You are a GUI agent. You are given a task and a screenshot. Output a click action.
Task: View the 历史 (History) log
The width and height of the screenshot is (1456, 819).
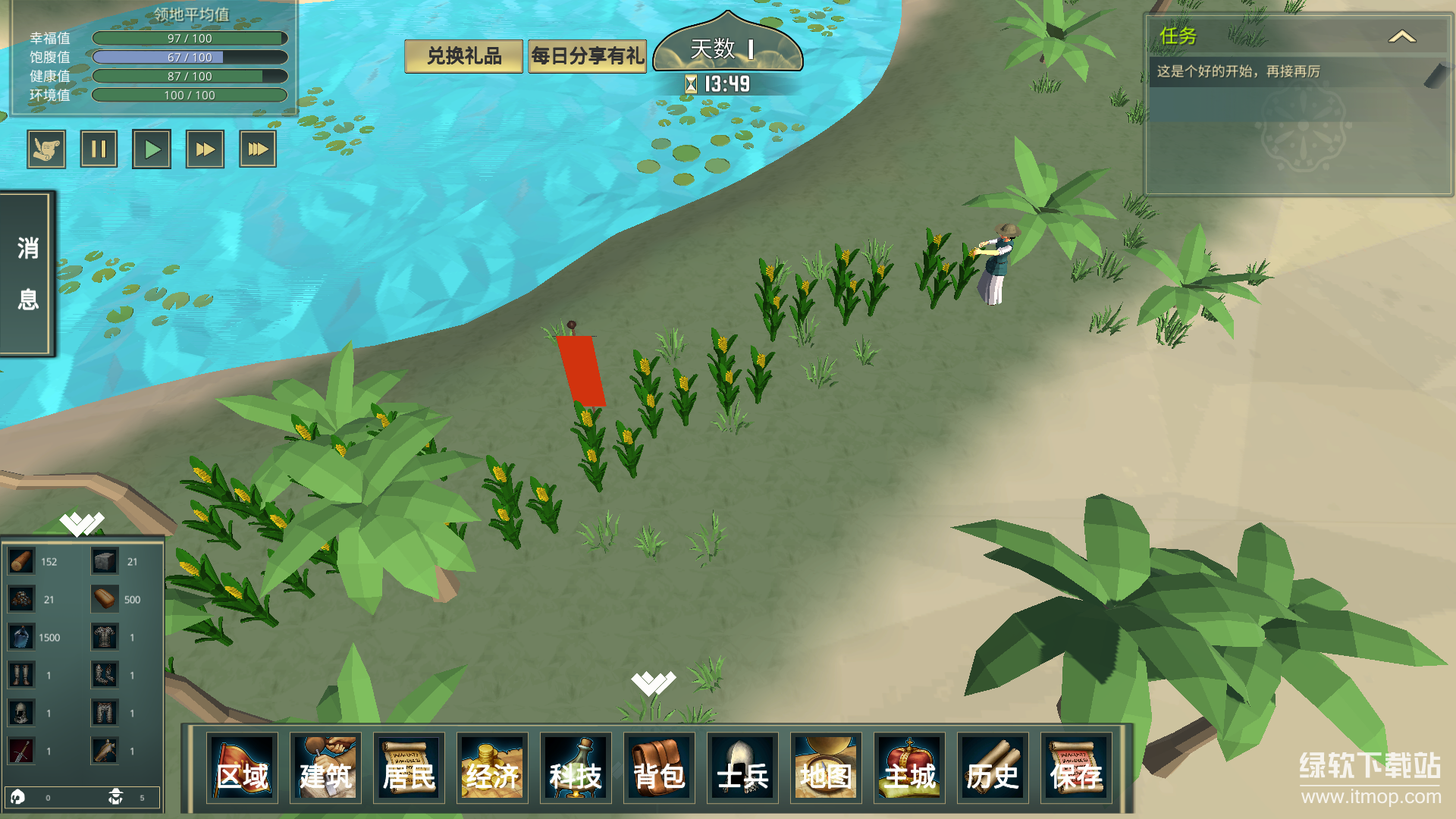coord(993,767)
